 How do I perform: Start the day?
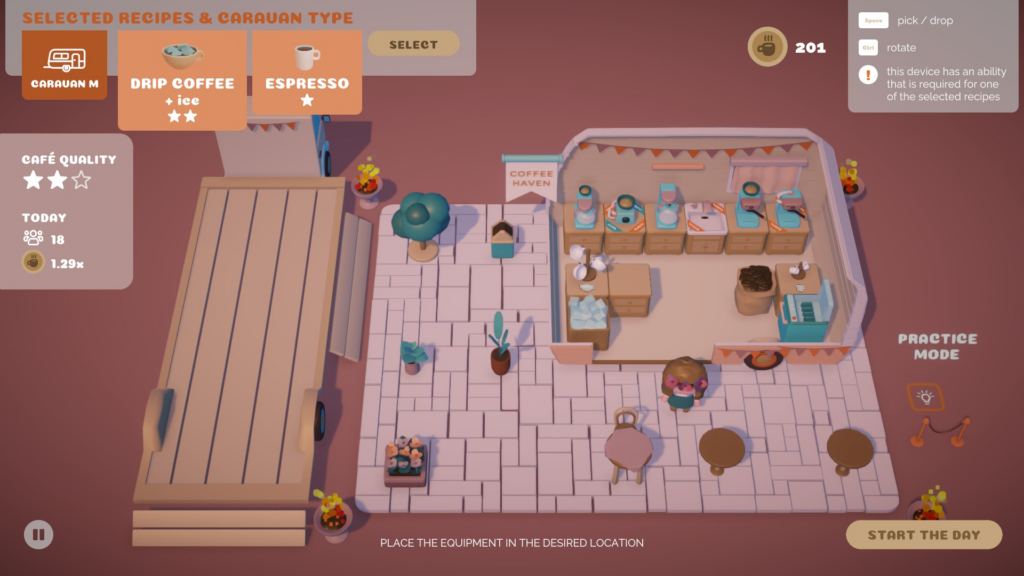[x=923, y=535]
